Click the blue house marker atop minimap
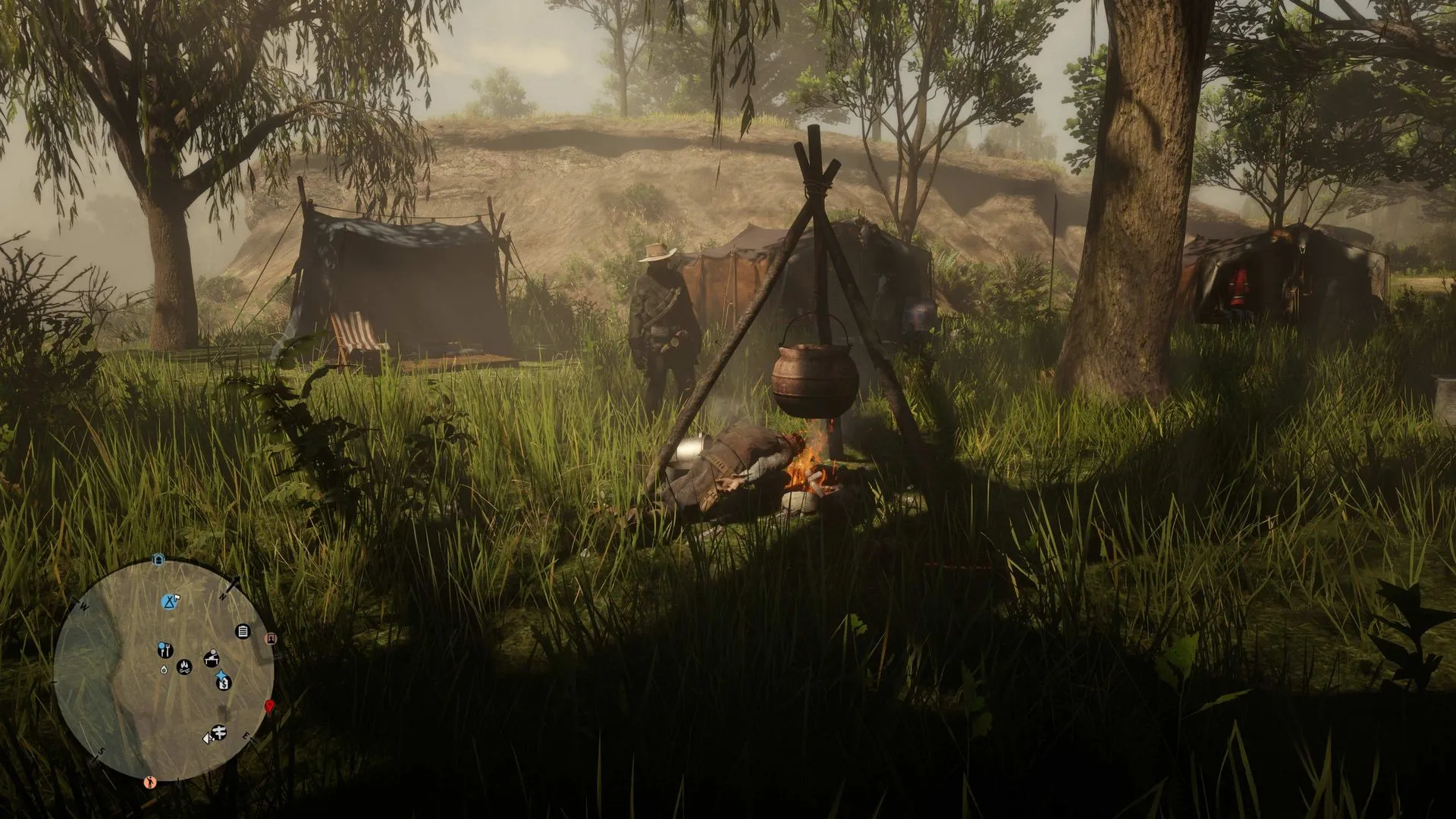The width and height of the screenshot is (1456, 819). pos(158,560)
